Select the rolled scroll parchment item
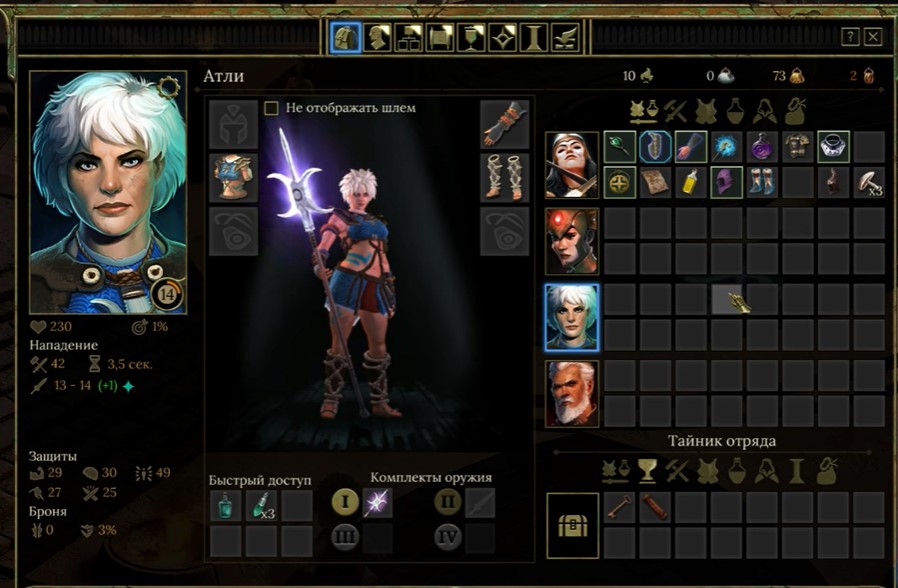Screen dimensions: 898x588 (x=655, y=182)
